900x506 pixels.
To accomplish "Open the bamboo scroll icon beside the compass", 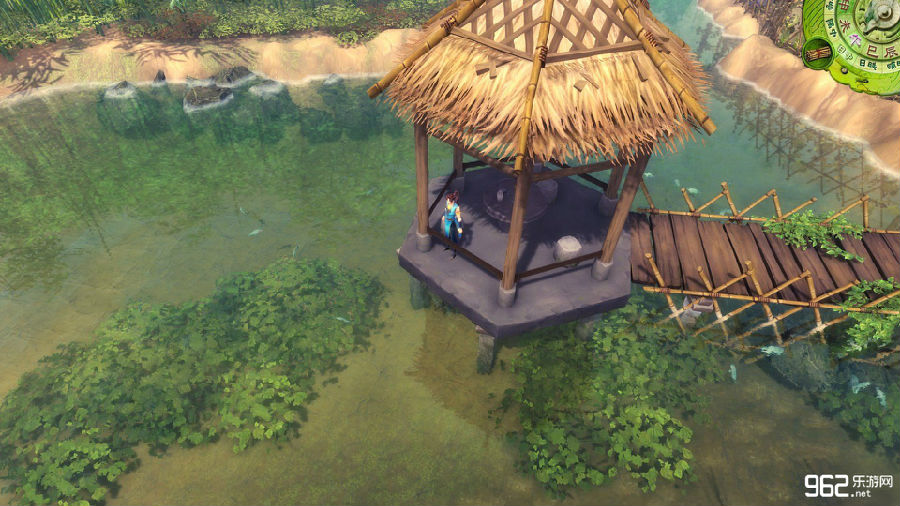I will pos(818,52).
